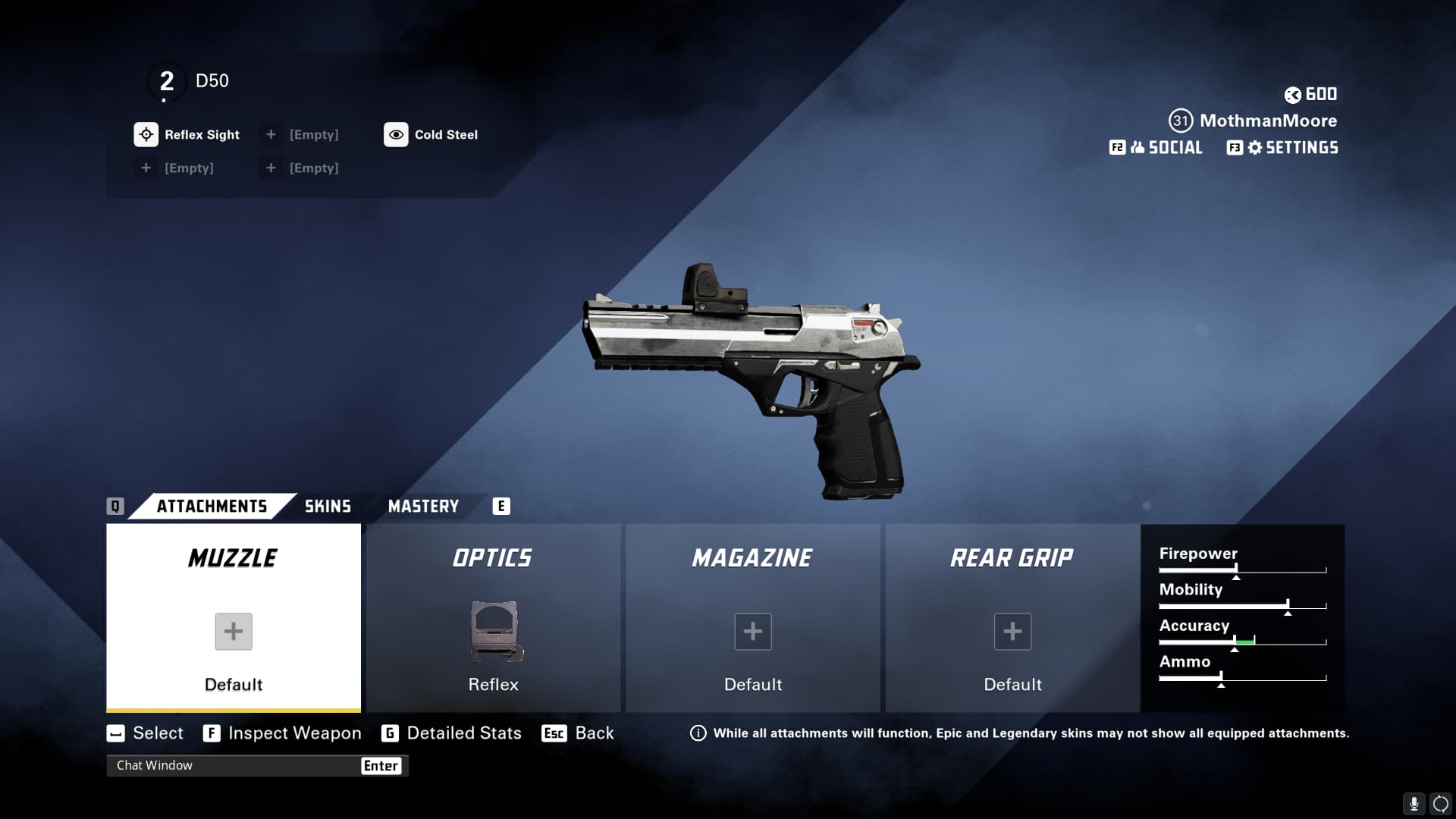Screen dimensions: 1456x819
Task: Toggle the microphone icon
Action: click(x=1414, y=804)
